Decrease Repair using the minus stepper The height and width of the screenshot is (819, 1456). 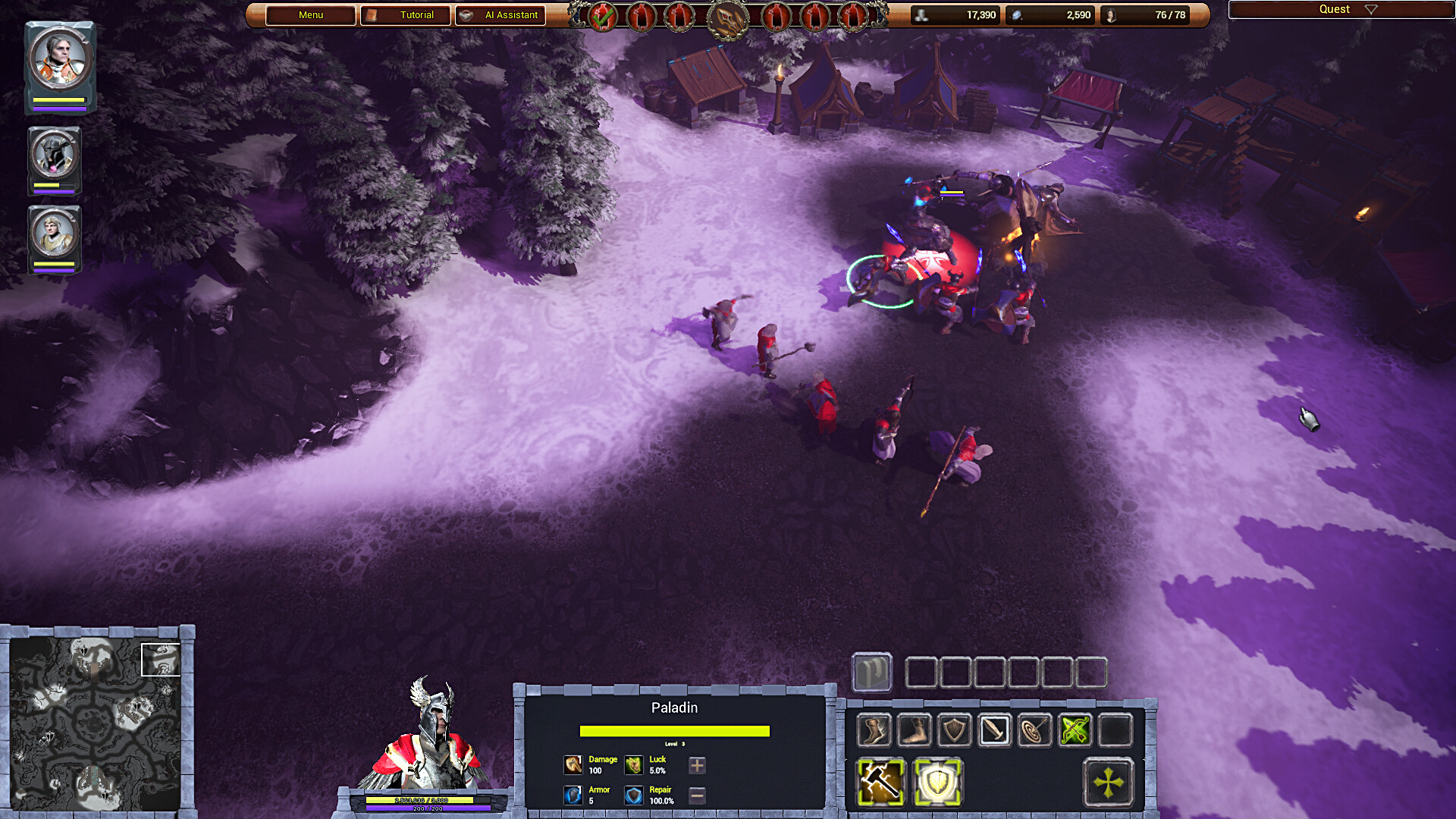click(x=695, y=796)
